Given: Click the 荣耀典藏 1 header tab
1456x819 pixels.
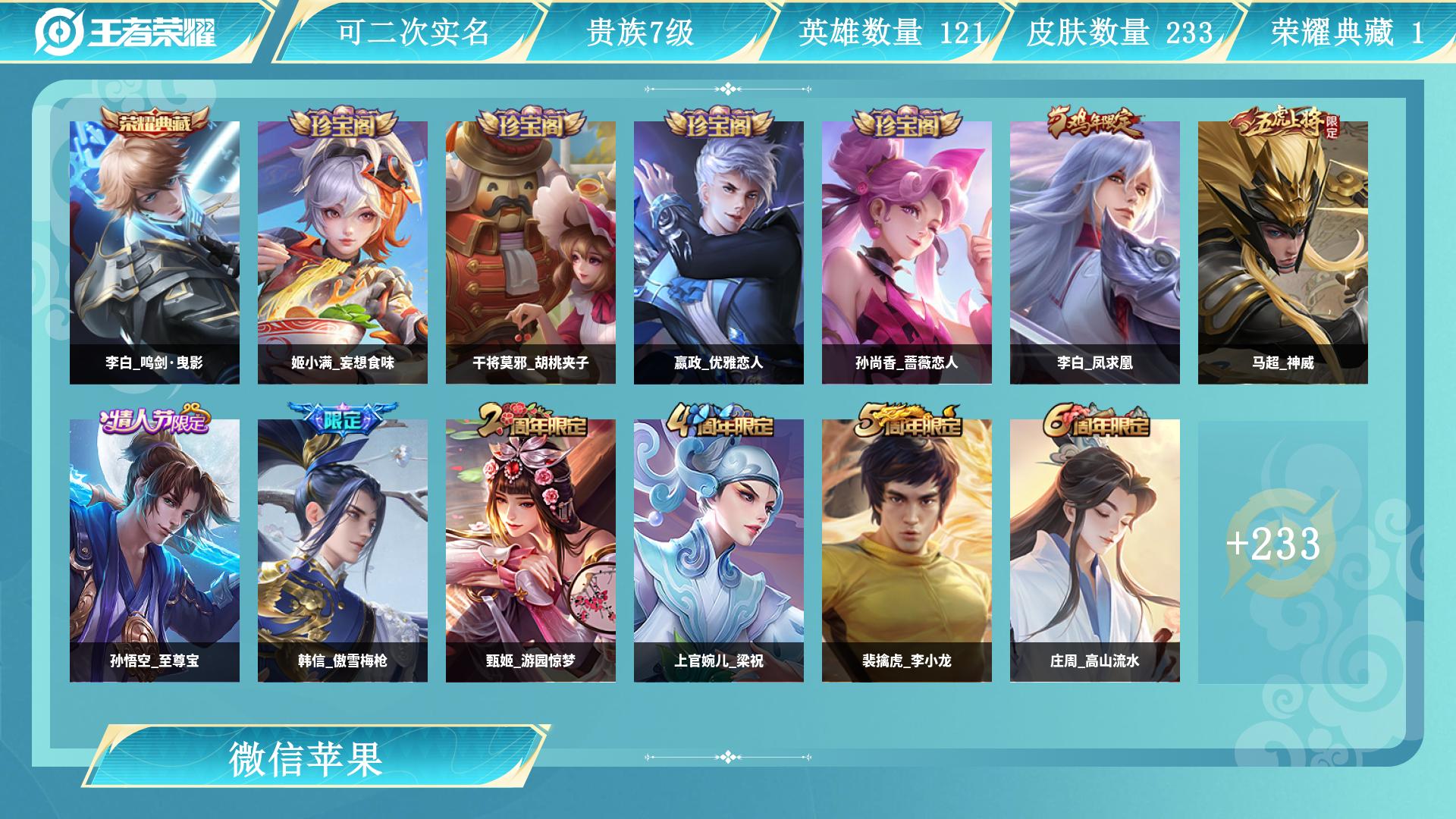Looking at the screenshot, I should (1347, 33).
